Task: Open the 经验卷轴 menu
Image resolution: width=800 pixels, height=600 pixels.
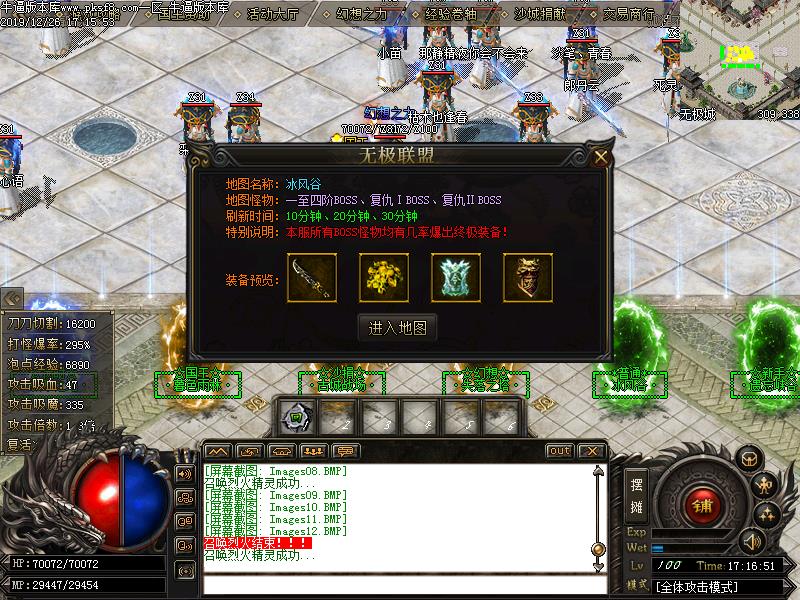Action: tap(452, 14)
